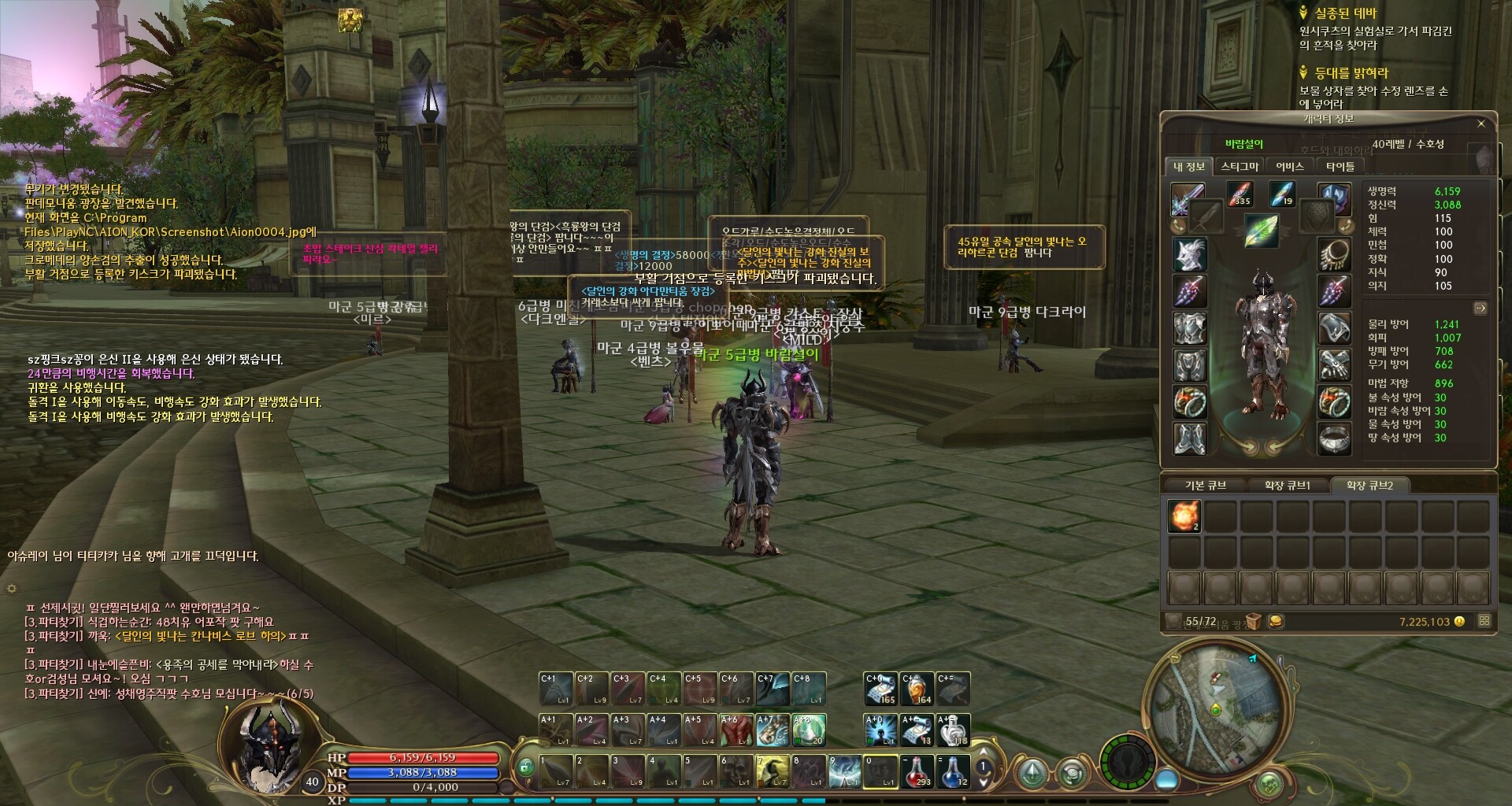1512x806 pixels.
Task: Close the 캐릭터 정보 window
Action: [x=1480, y=124]
